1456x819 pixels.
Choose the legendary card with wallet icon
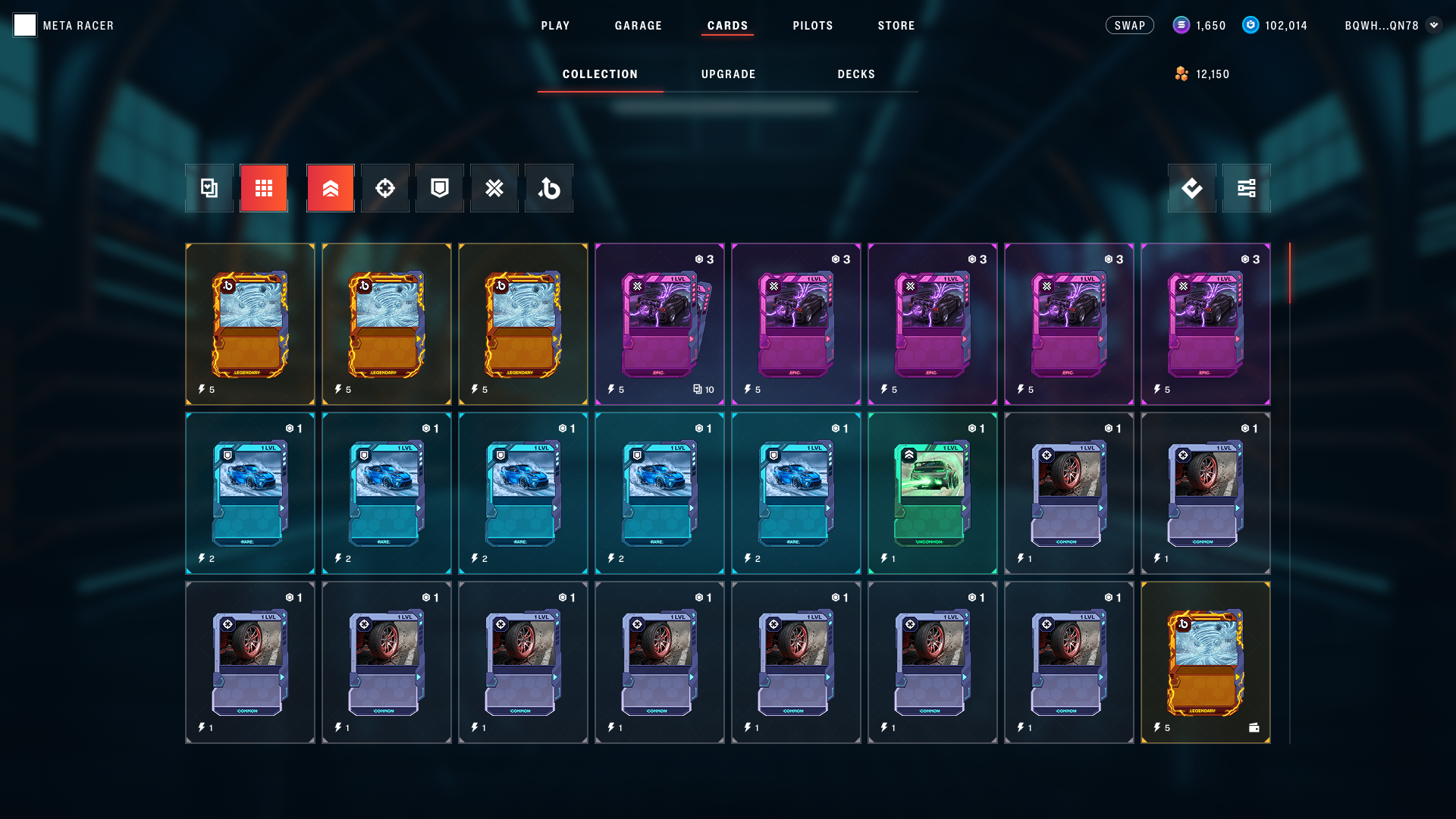pos(1206,662)
